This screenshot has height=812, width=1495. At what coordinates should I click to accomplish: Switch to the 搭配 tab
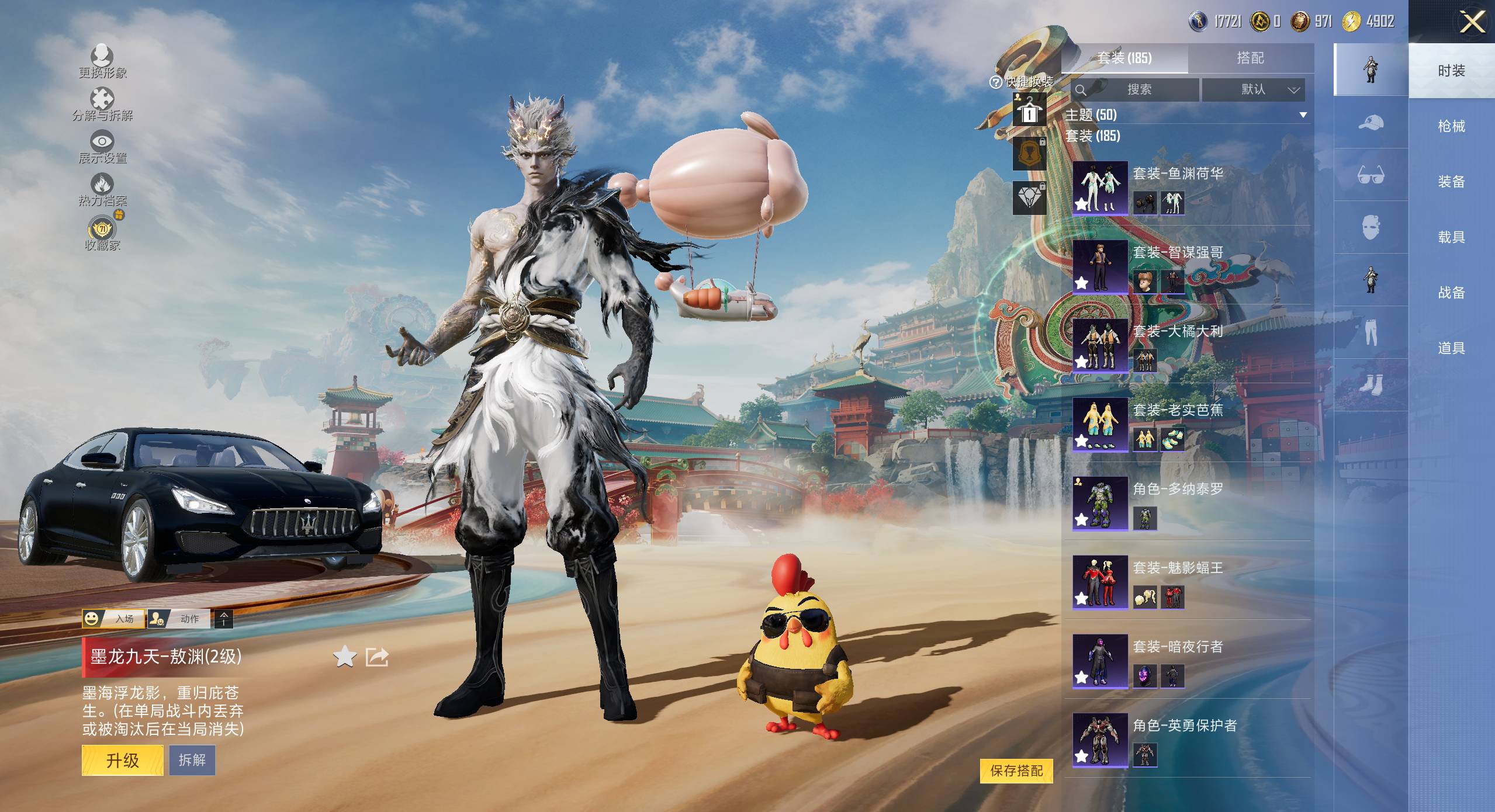point(1250,58)
